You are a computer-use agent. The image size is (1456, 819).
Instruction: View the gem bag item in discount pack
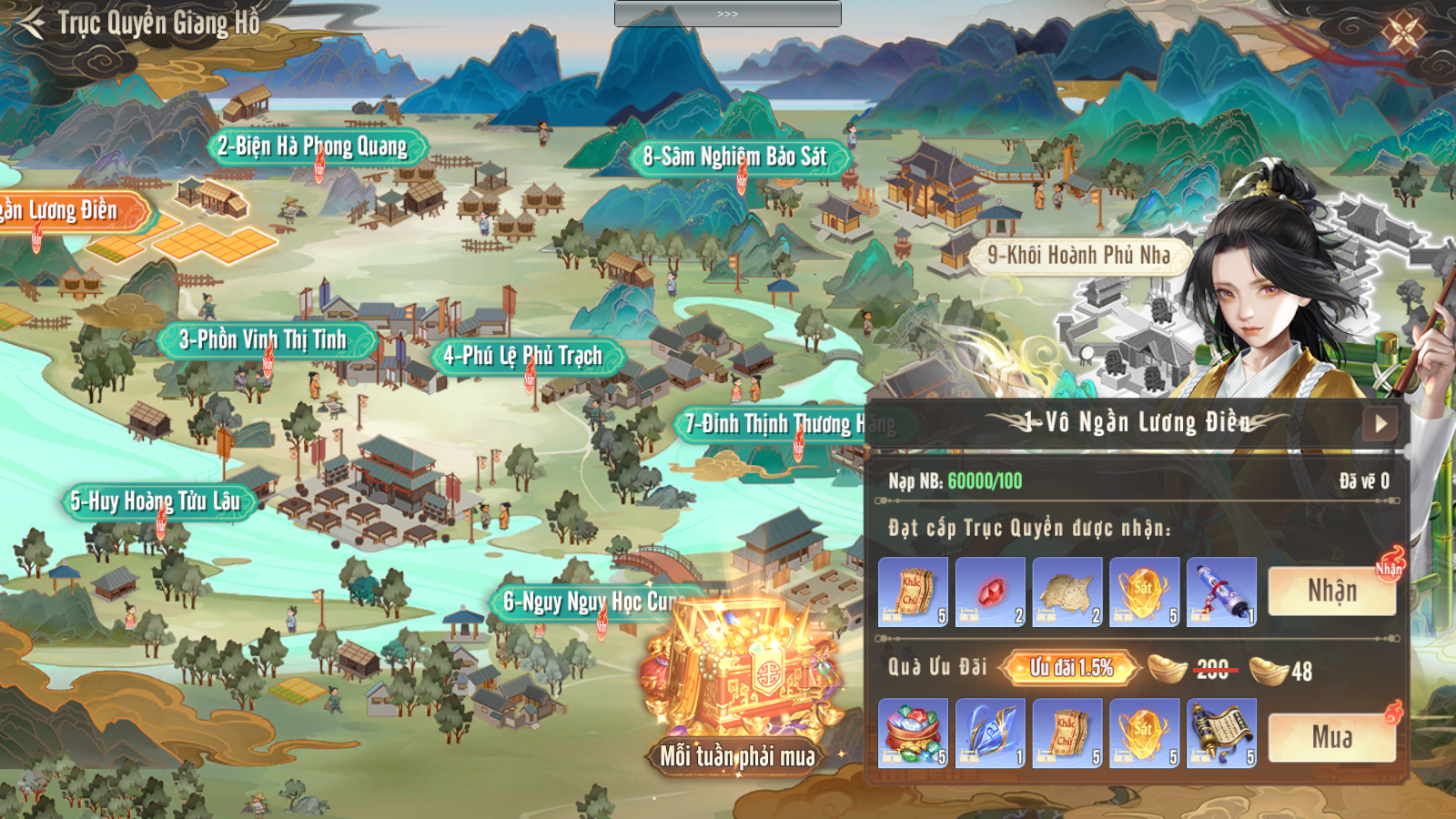point(913,733)
